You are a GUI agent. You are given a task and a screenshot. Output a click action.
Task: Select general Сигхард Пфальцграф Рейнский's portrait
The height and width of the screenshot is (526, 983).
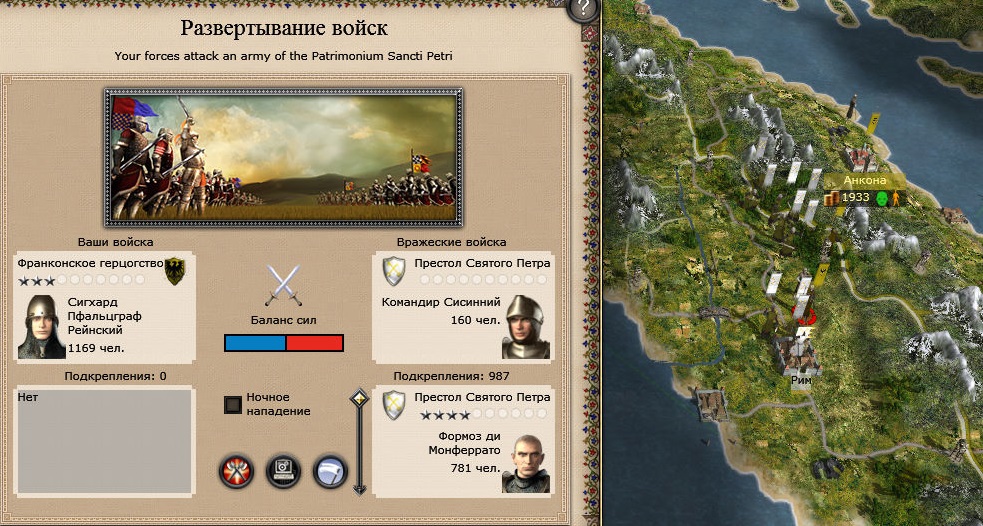(41, 327)
